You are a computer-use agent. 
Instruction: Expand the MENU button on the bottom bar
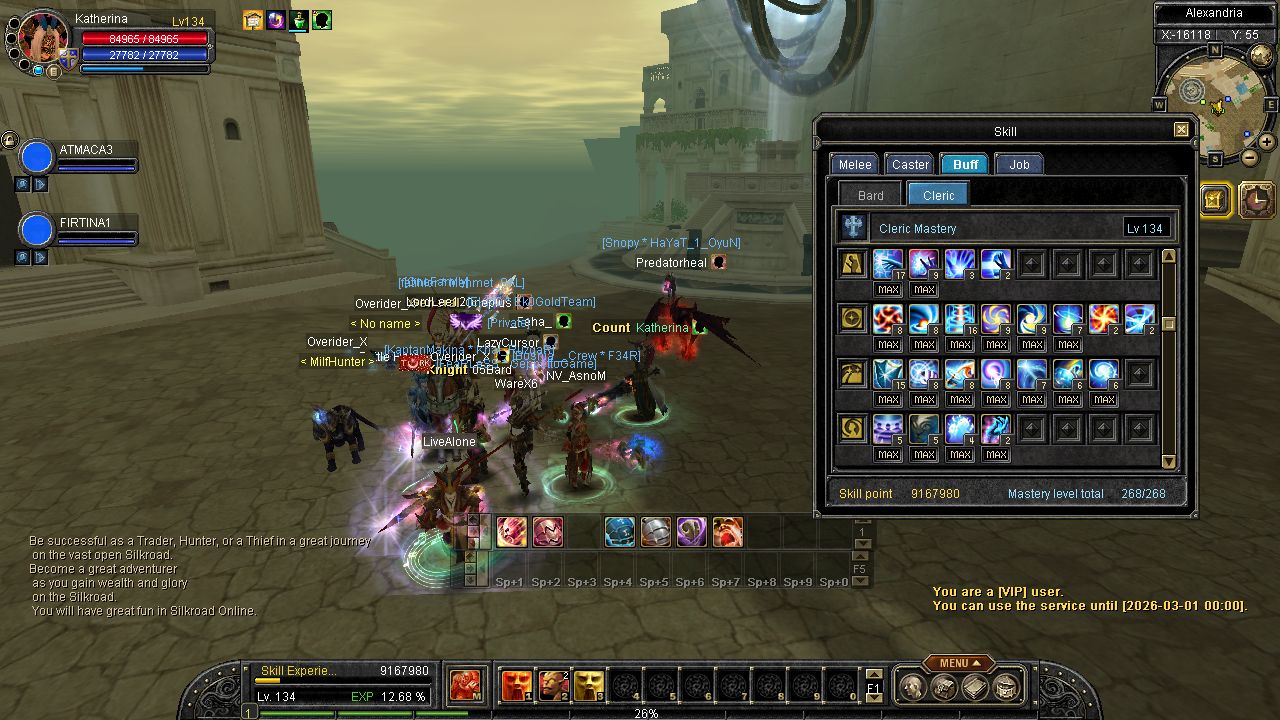tap(957, 663)
